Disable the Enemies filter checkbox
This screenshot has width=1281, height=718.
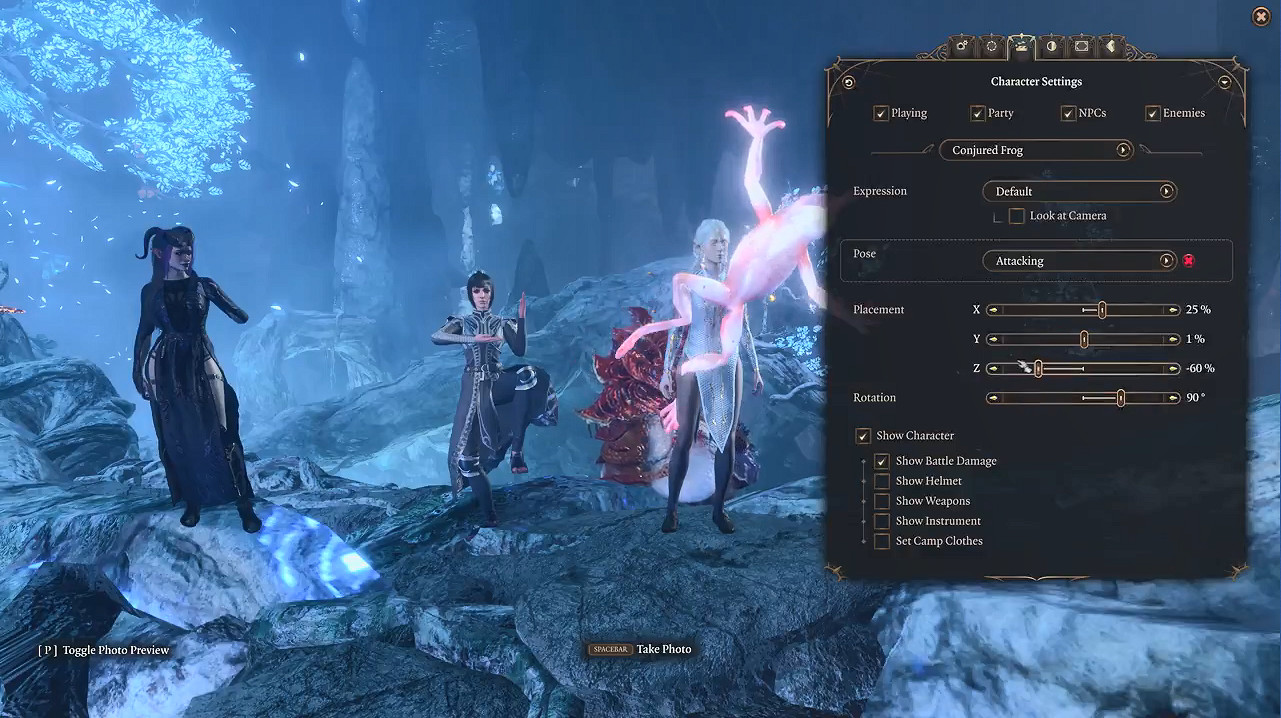[1153, 114]
